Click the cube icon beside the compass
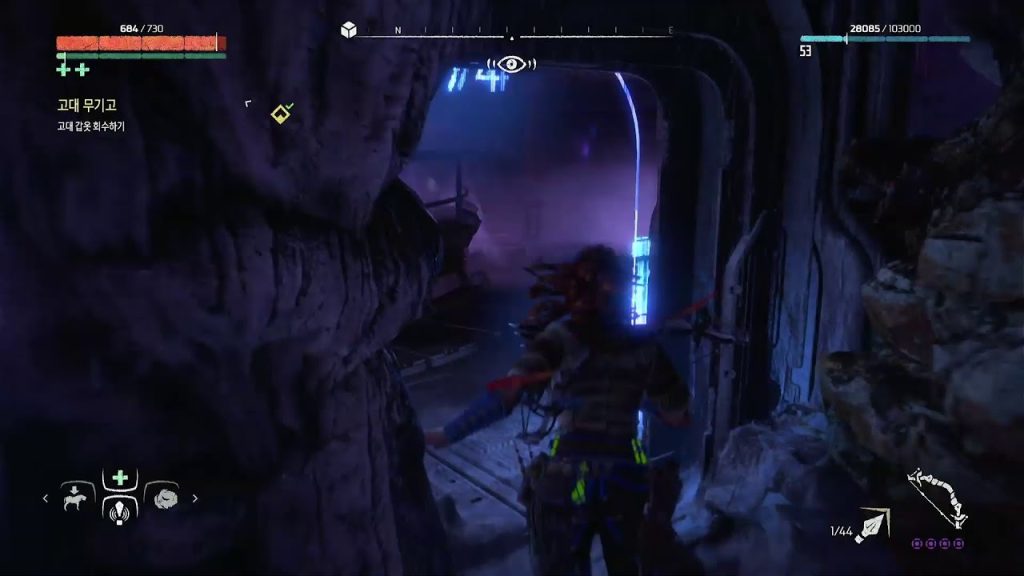Image resolution: width=1024 pixels, height=576 pixels. pyautogui.click(x=349, y=30)
